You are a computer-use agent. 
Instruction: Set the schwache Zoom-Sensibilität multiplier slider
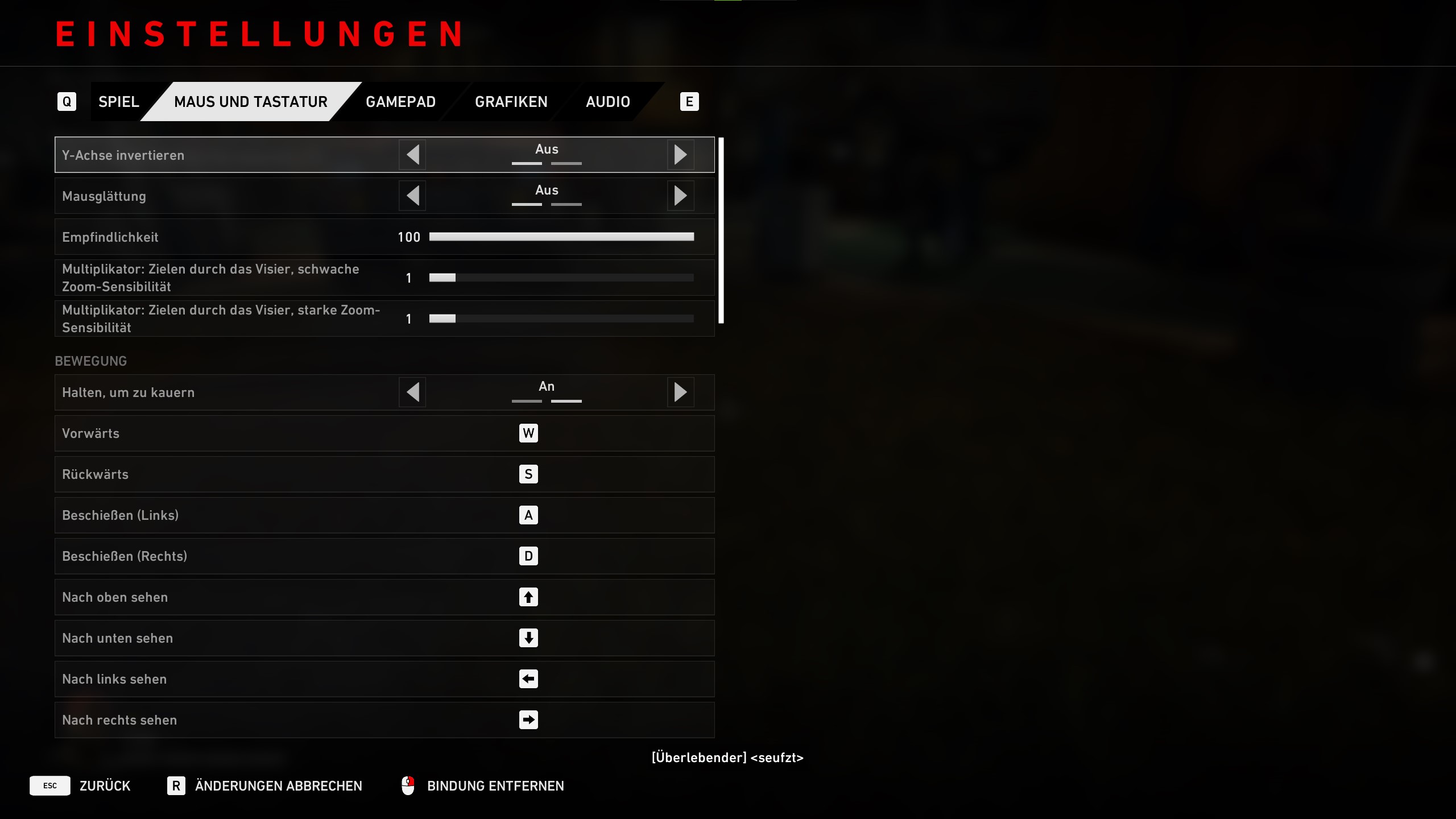coord(561,278)
